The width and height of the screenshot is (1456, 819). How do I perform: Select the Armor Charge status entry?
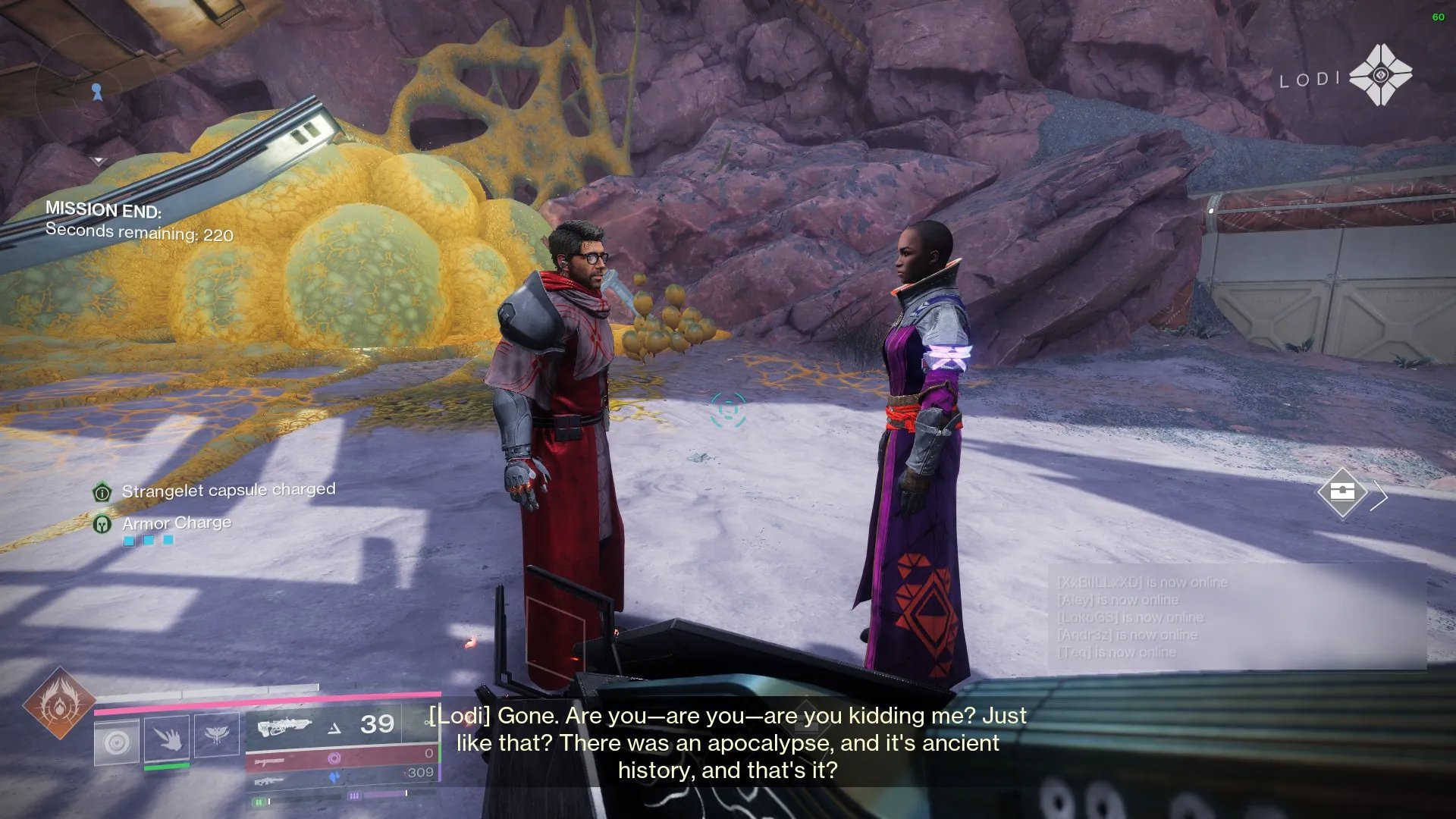pos(176,523)
